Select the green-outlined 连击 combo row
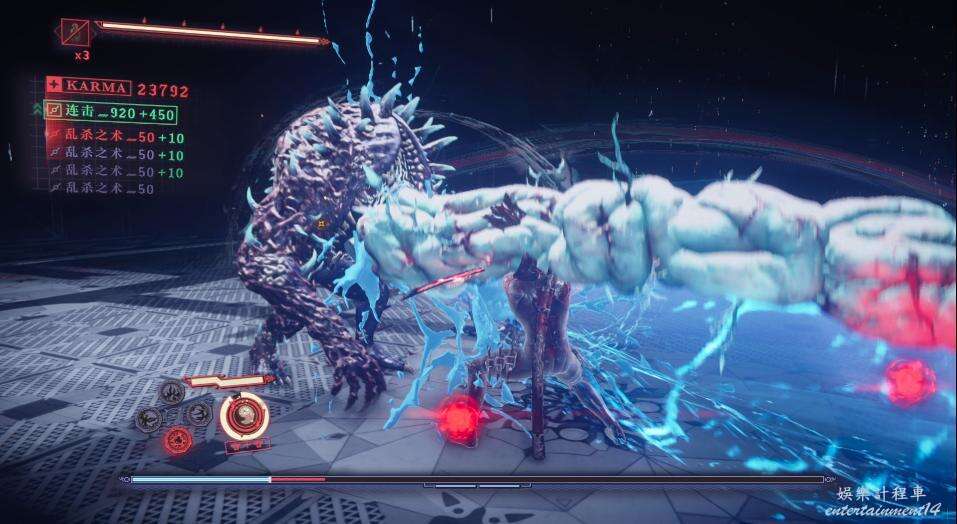 [110, 112]
